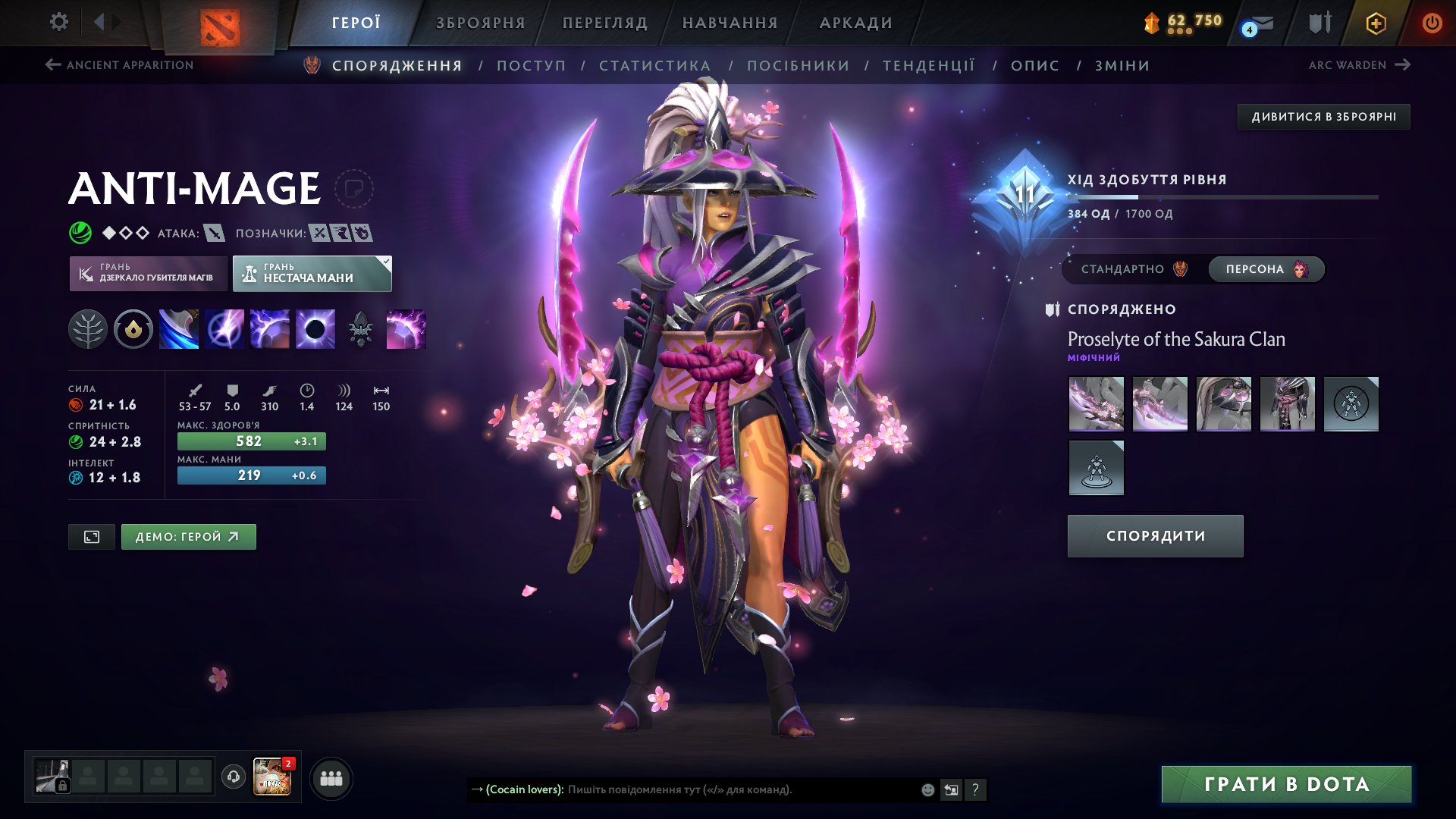Launch the Демо: герой mode

(188, 537)
